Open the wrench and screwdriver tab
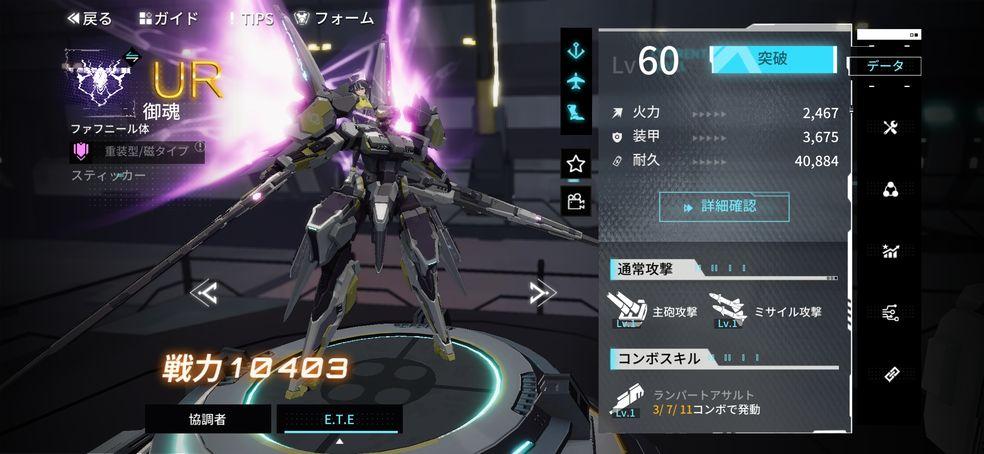This screenshot has height=454, width=984. (x=890, y=128)
